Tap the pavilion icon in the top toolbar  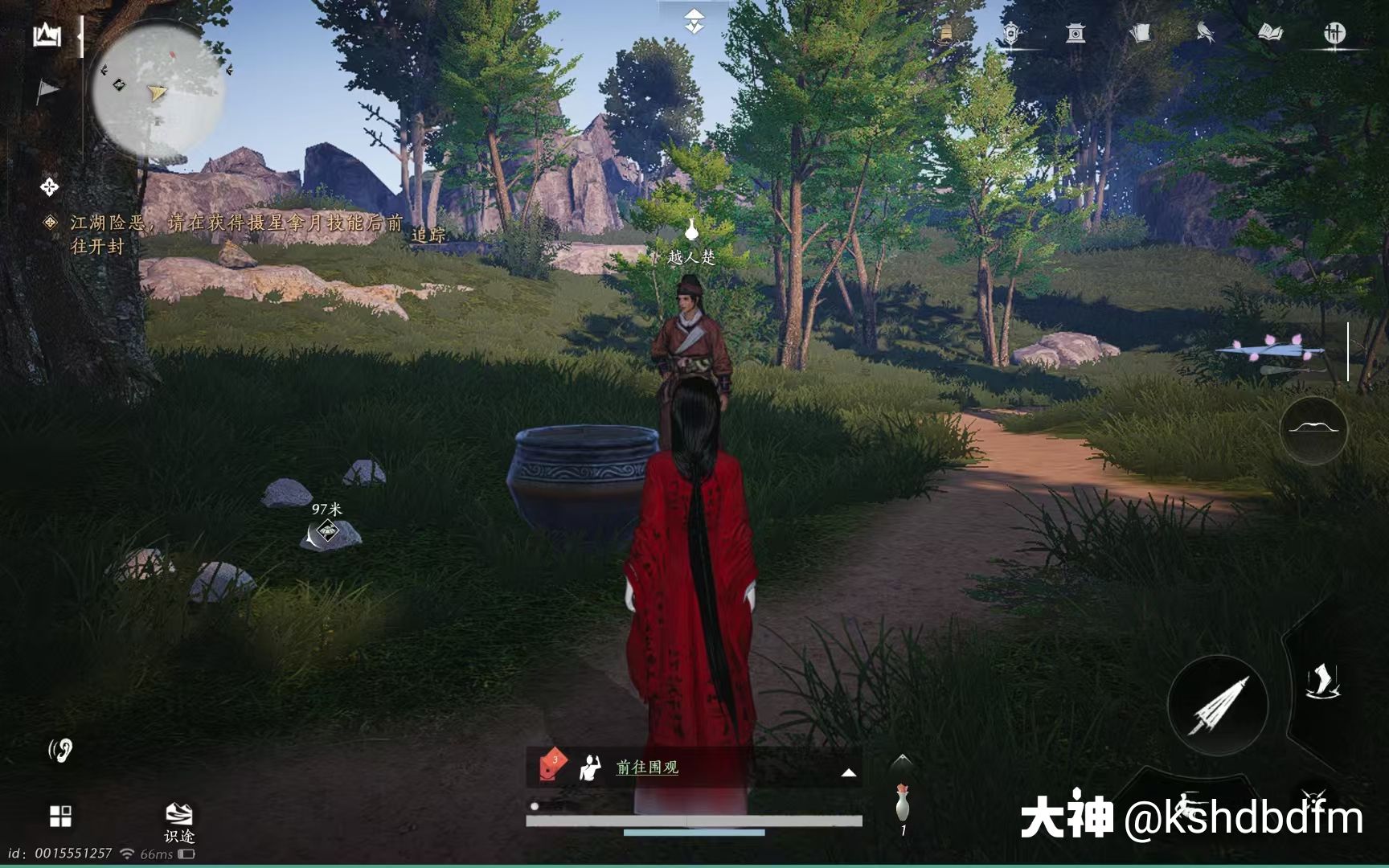click(x=1075, y=33)
